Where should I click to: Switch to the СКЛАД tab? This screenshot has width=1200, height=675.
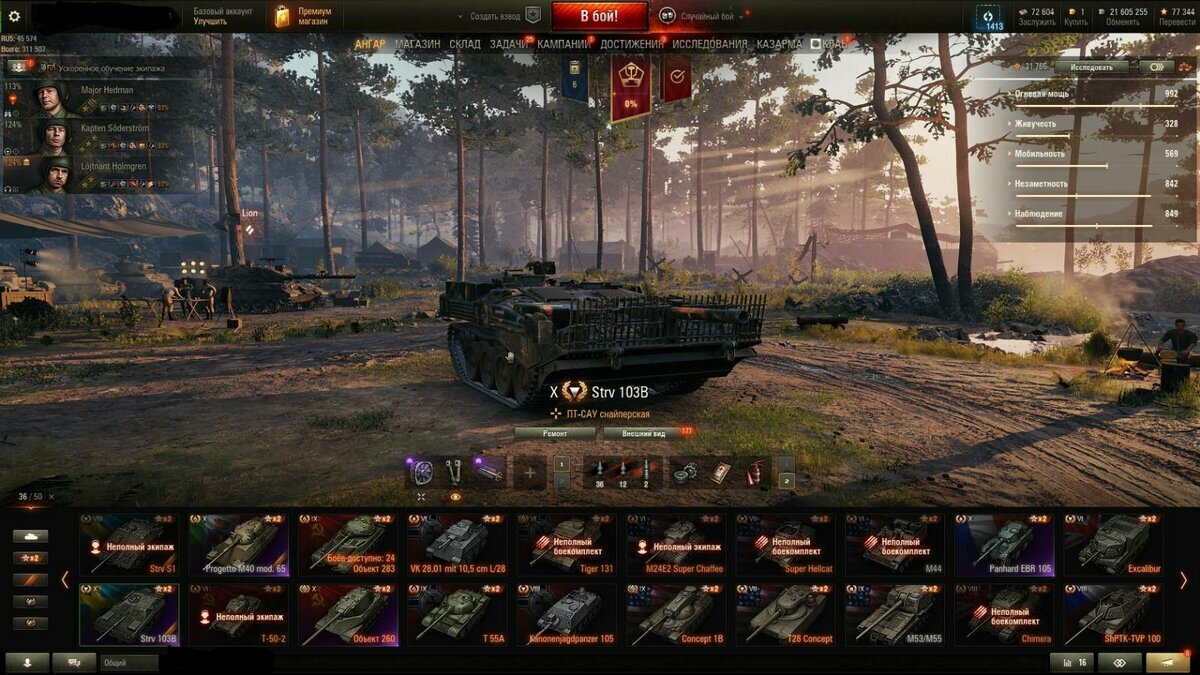465,44
